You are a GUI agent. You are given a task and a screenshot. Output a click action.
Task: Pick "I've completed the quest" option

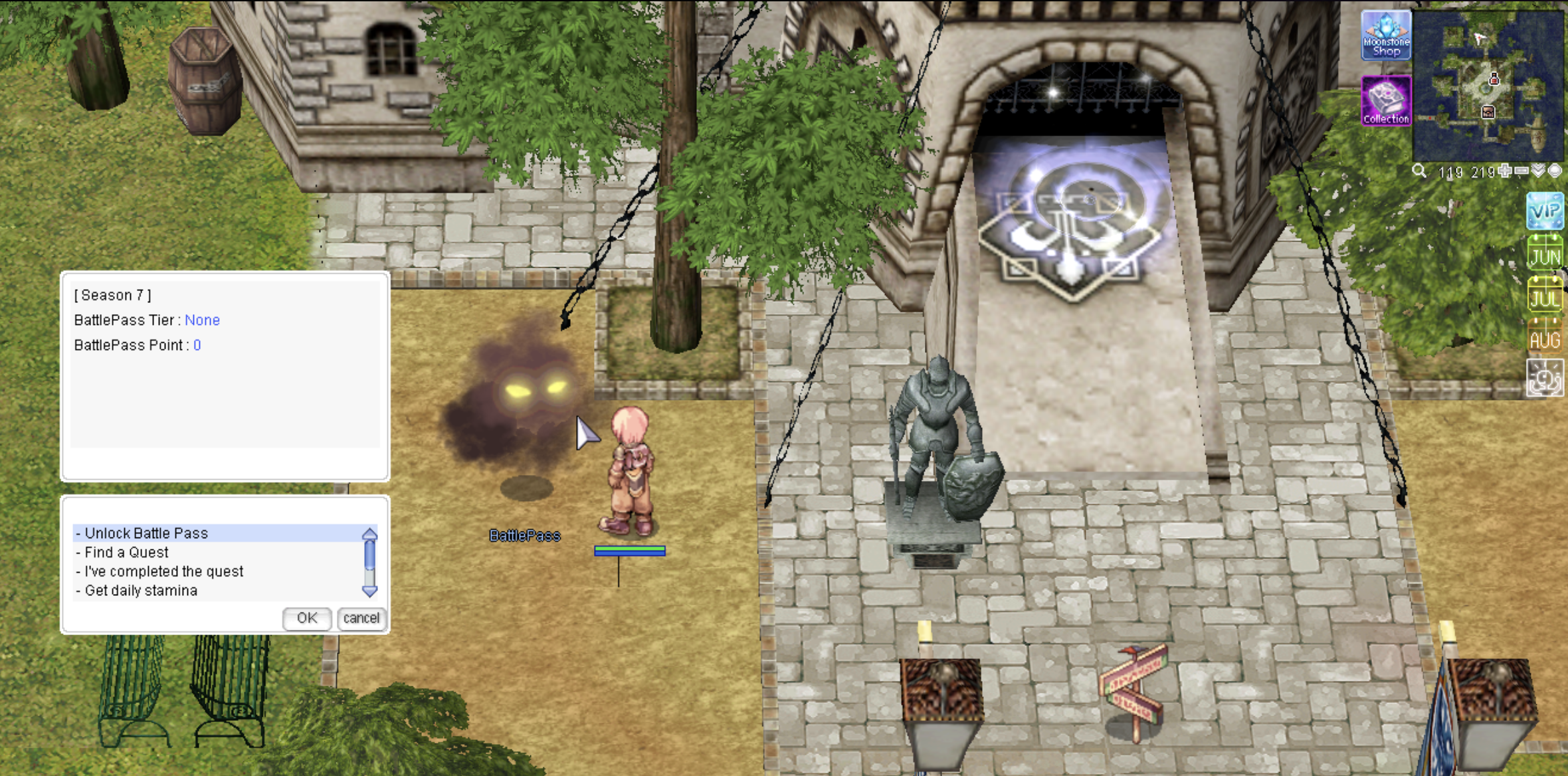point(163,572)
